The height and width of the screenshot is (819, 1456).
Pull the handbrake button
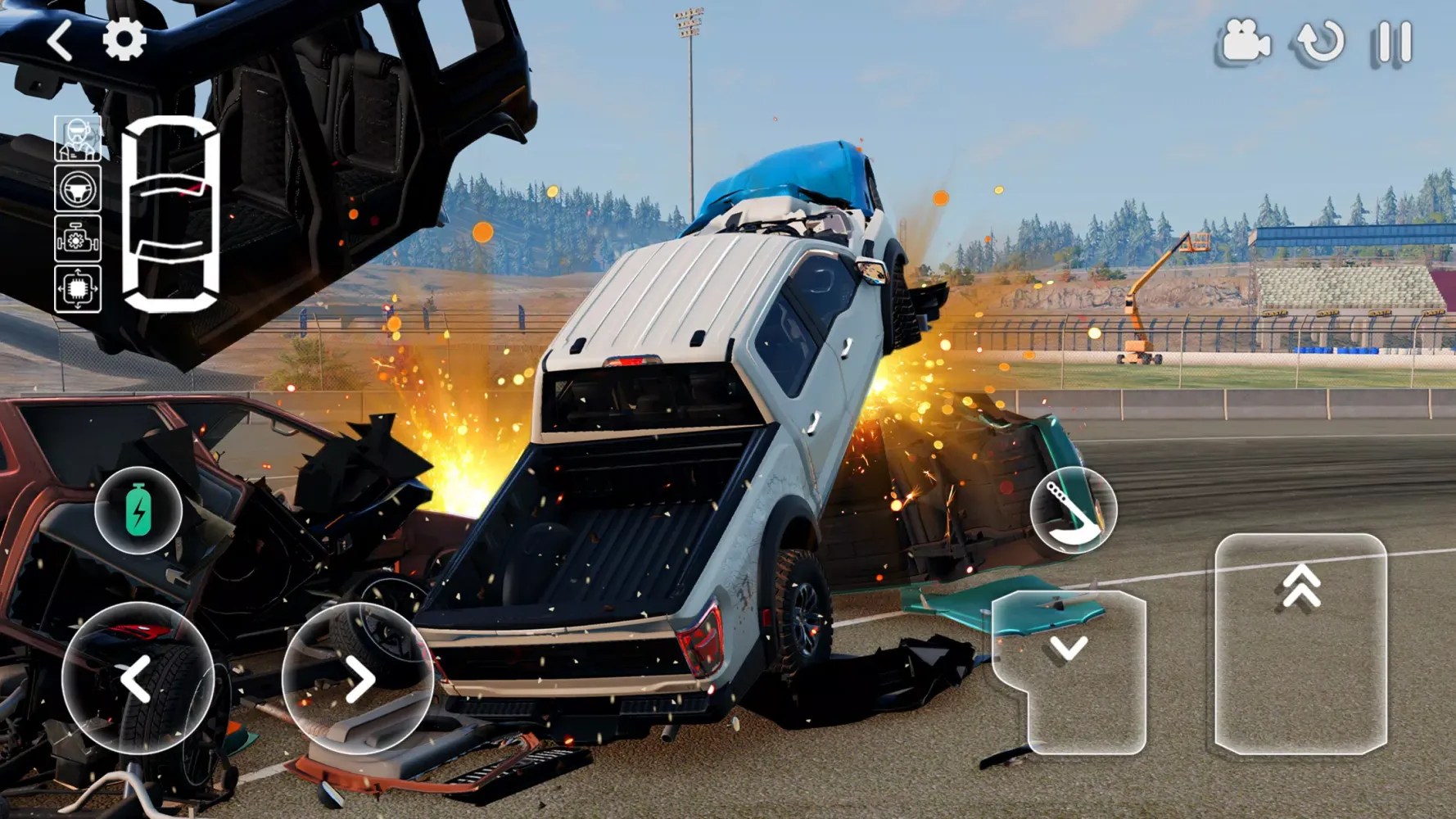[x=1073, y=510]
